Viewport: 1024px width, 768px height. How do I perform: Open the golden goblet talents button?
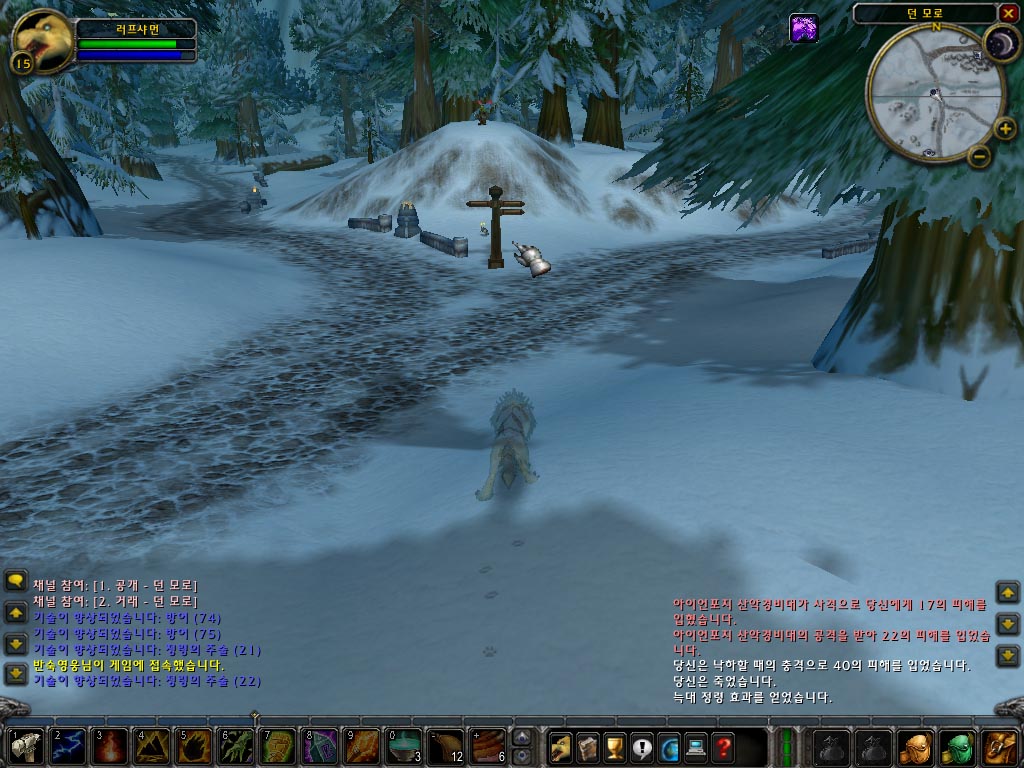click(614, 747)
